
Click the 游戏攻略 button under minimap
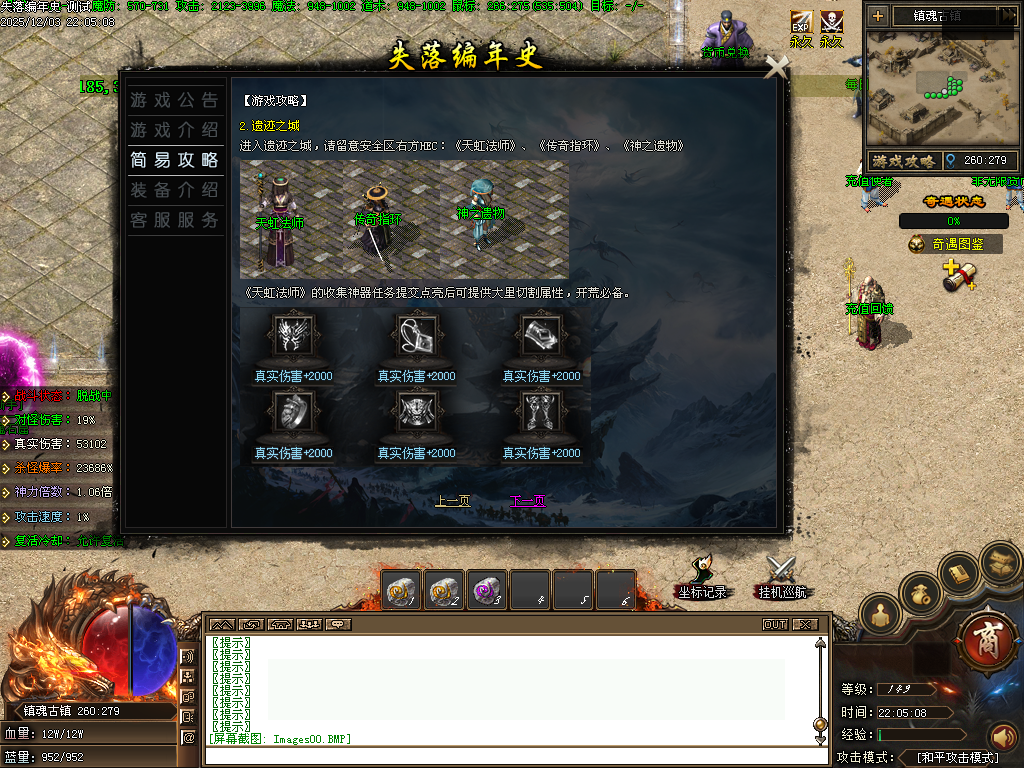903,160
